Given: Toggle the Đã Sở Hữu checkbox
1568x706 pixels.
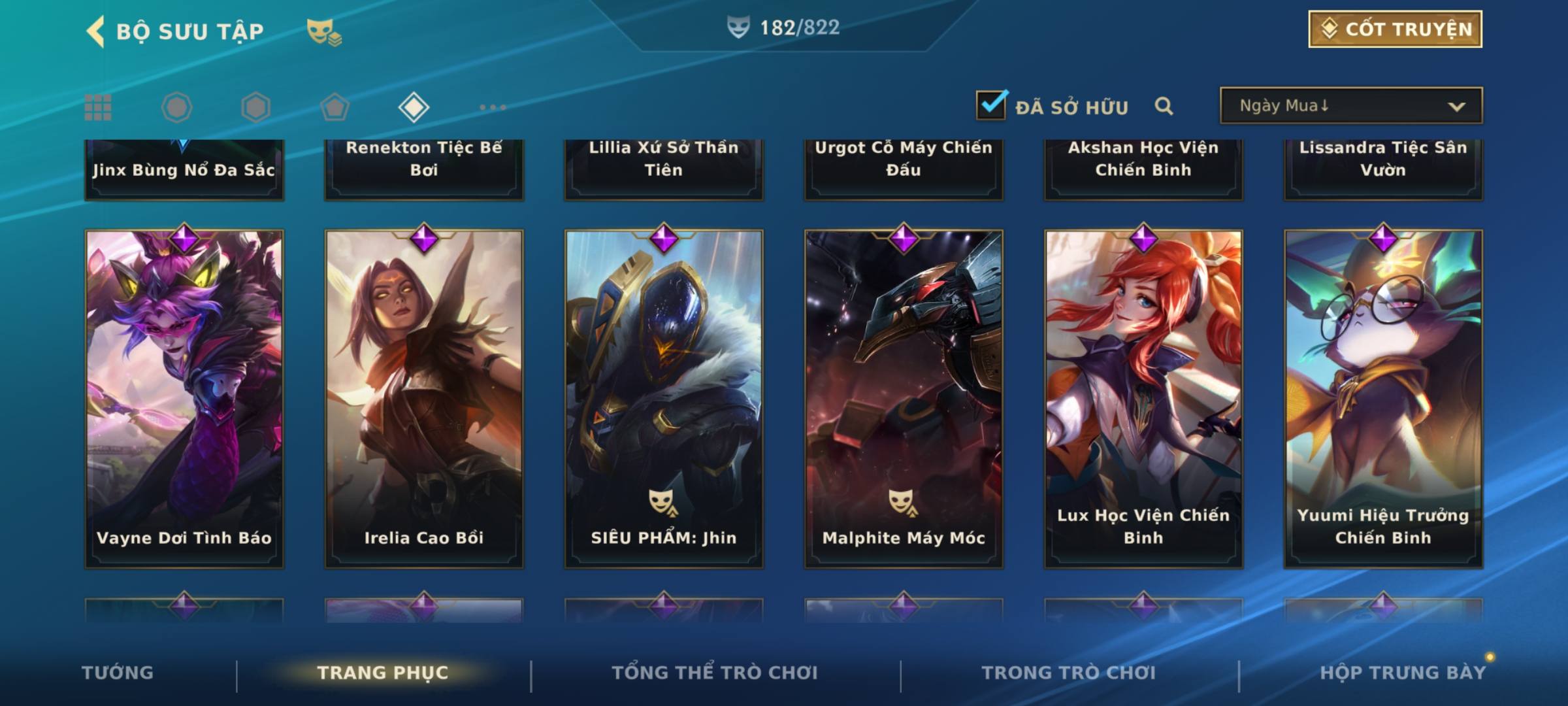Looking at the screenshot, I should 991,105.
